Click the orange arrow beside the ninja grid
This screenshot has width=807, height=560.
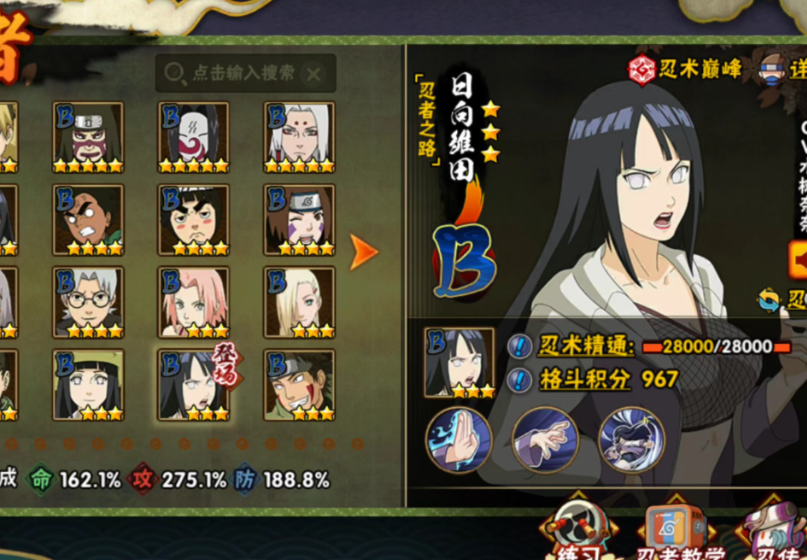364,252
